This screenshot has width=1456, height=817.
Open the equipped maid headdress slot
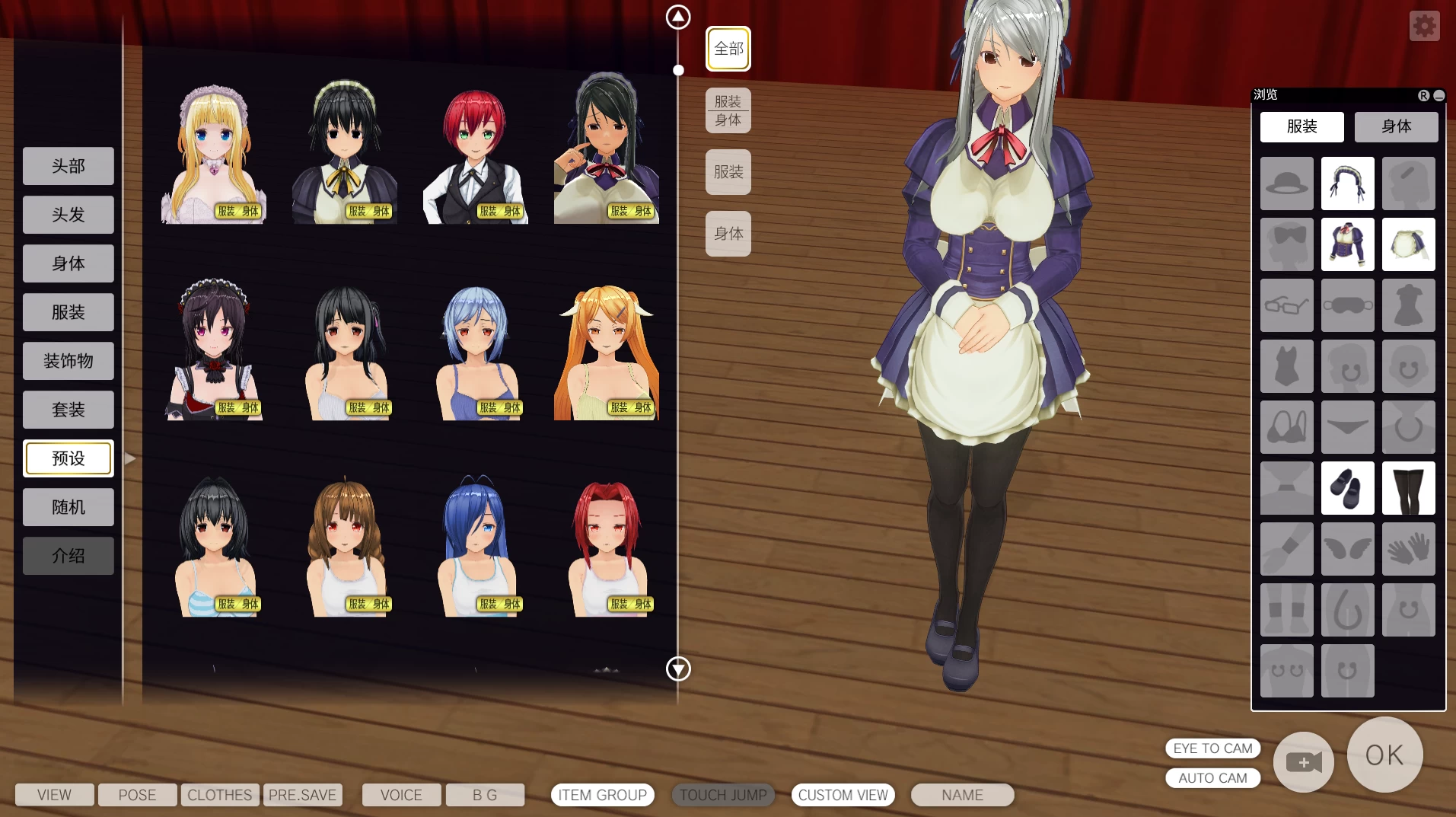click(x=1347, y=184)
